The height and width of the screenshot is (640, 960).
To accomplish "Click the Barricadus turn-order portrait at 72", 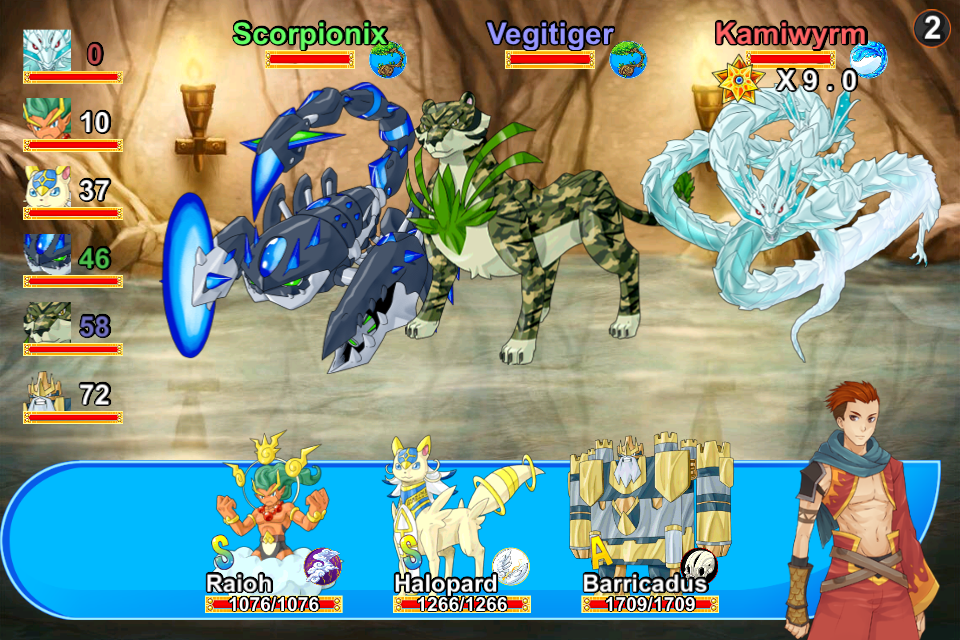I will (47, 390).
